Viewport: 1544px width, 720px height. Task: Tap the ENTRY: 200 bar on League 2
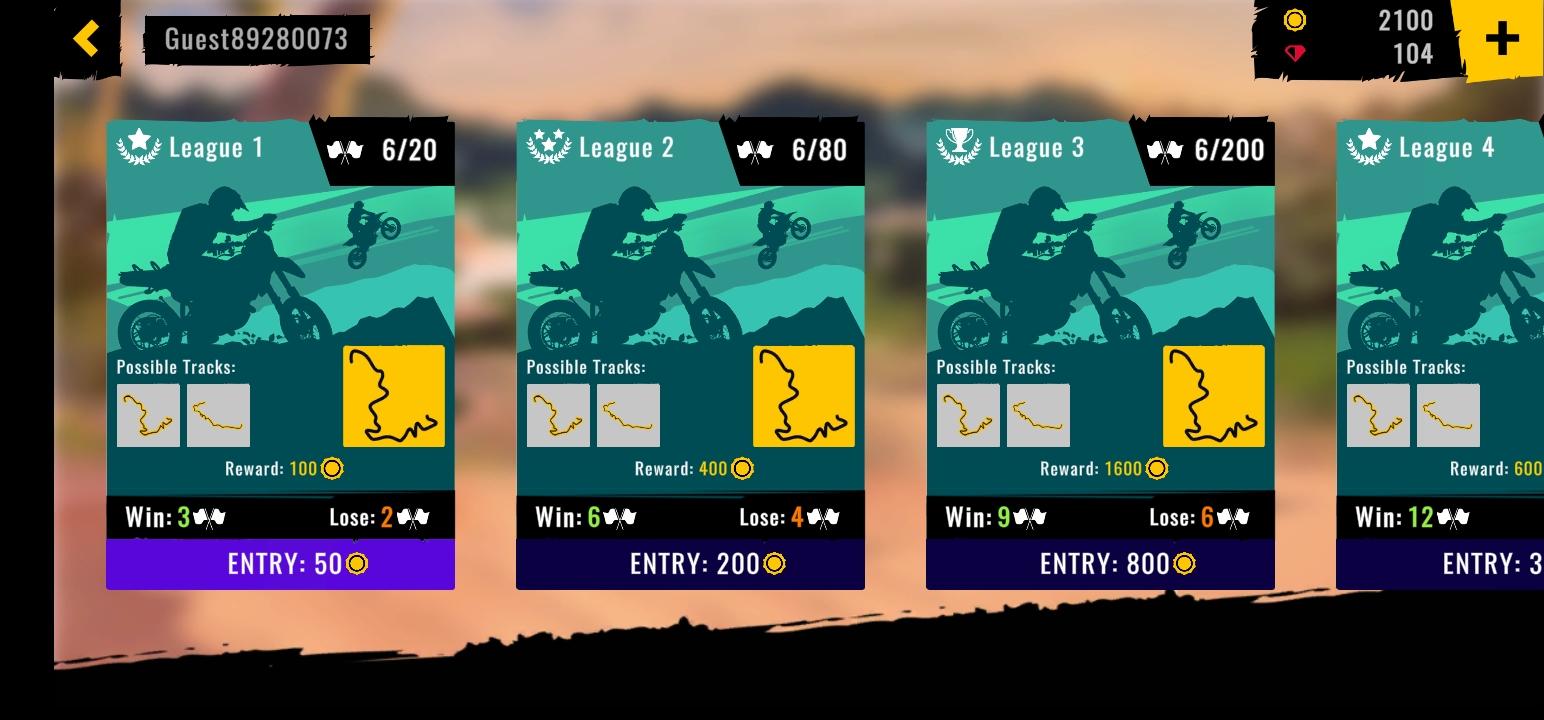click(x=690, y=563)
